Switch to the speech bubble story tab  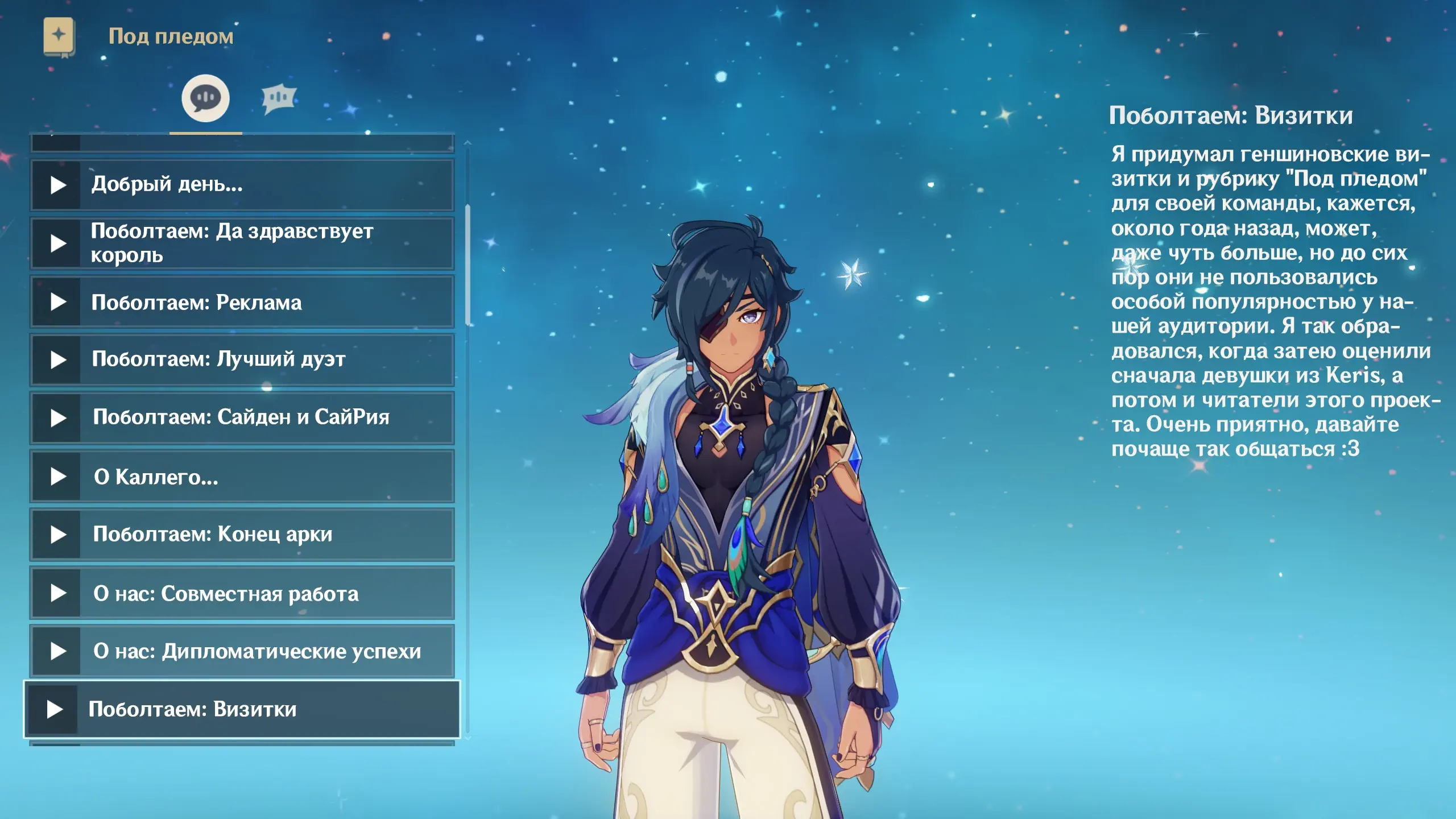pyautogui.click(x=205, y=98)
